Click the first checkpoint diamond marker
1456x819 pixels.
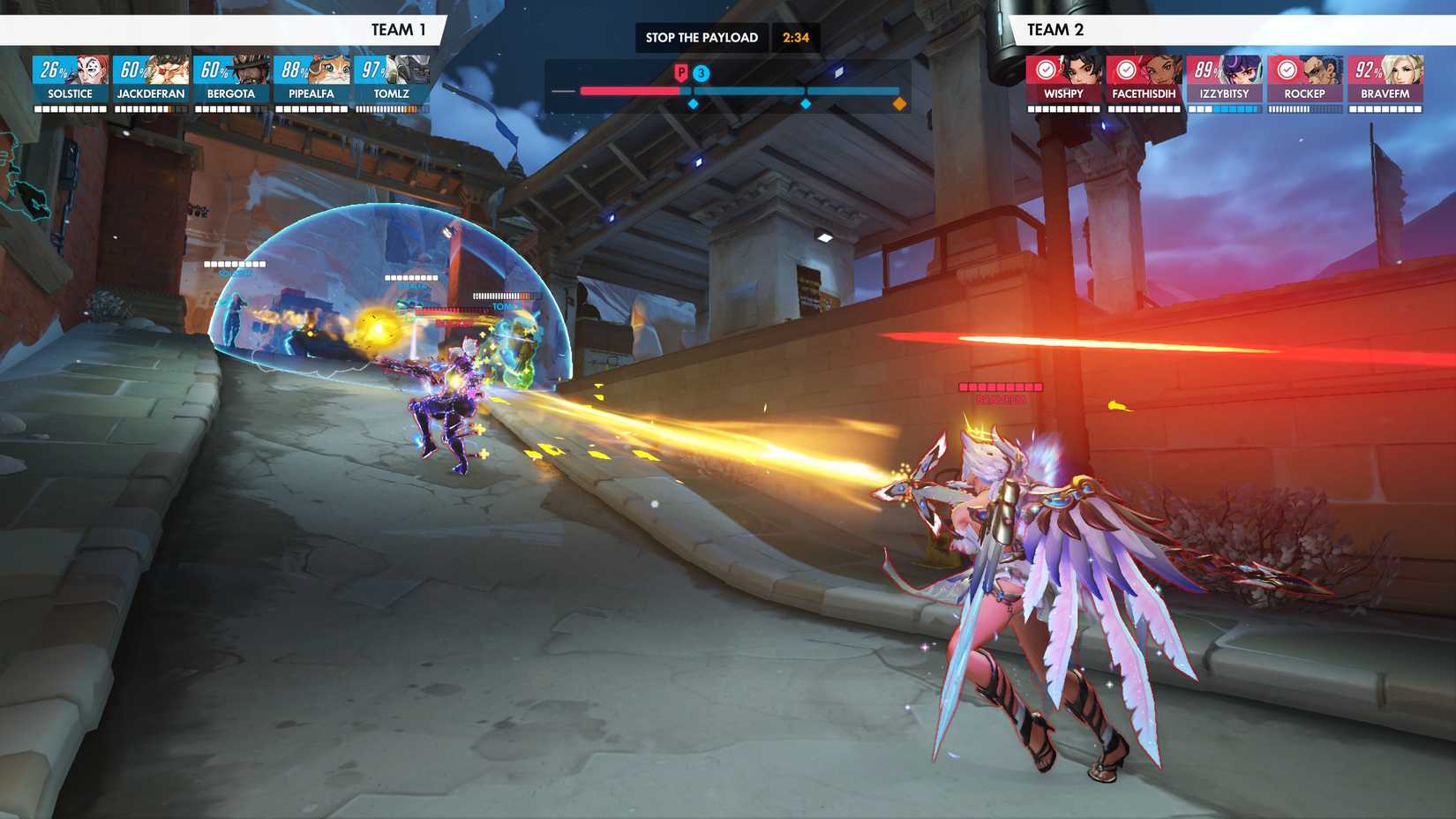(694, 103)
